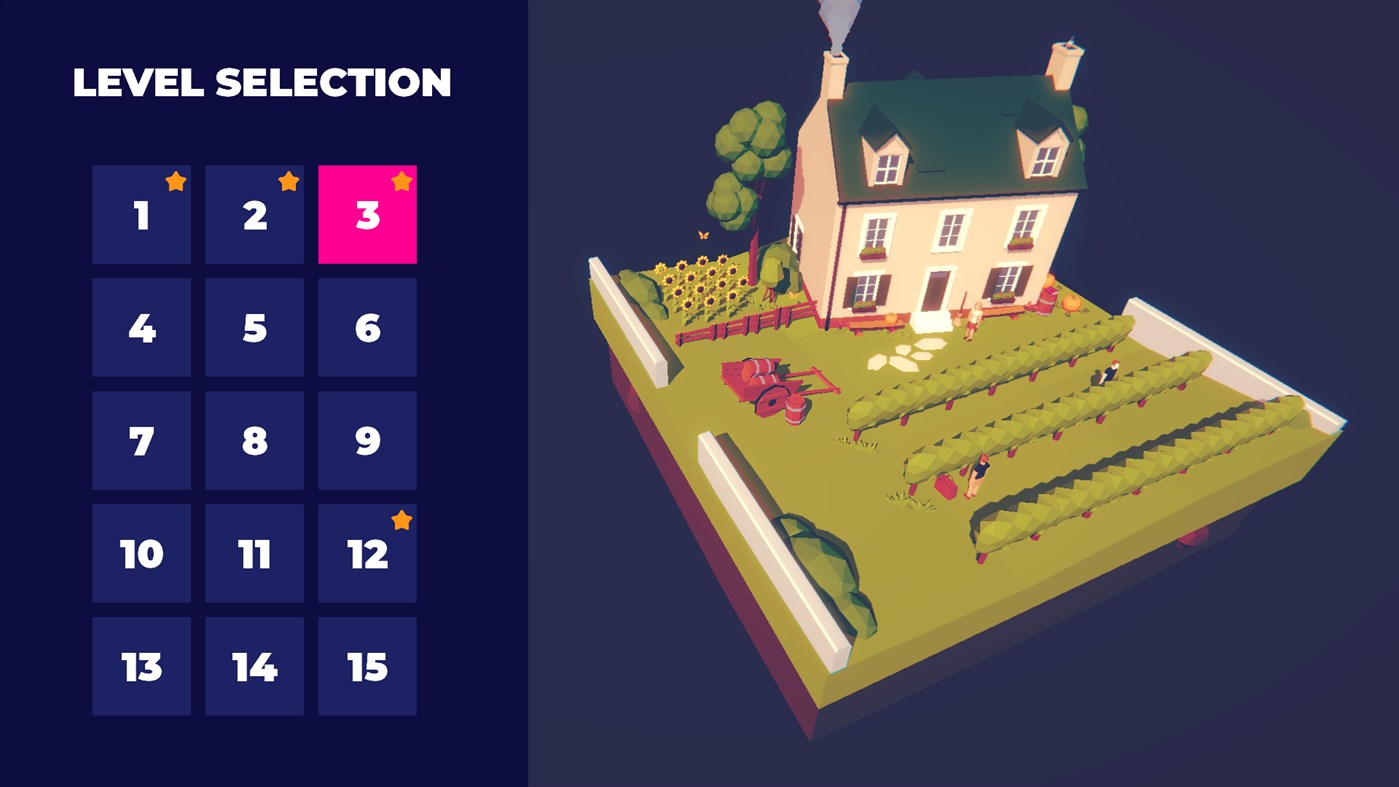
Task: Select level 14
Action: [x=254, y=665]
